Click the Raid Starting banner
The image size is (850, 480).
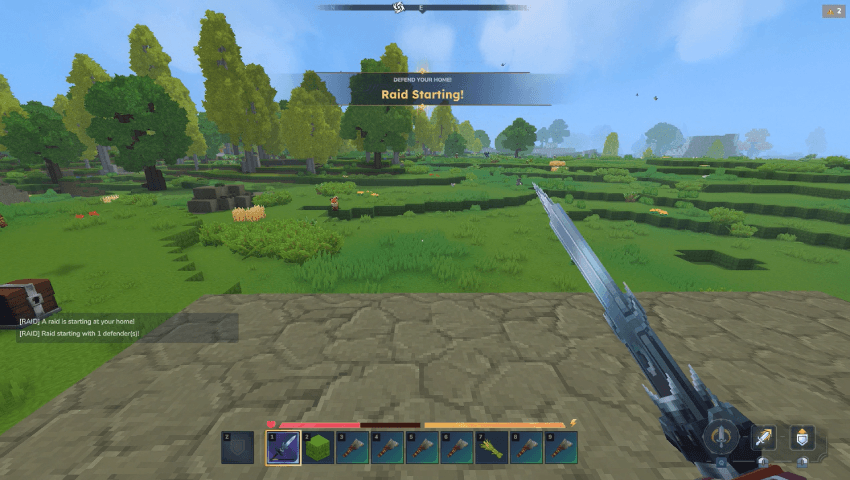(422, 90)
